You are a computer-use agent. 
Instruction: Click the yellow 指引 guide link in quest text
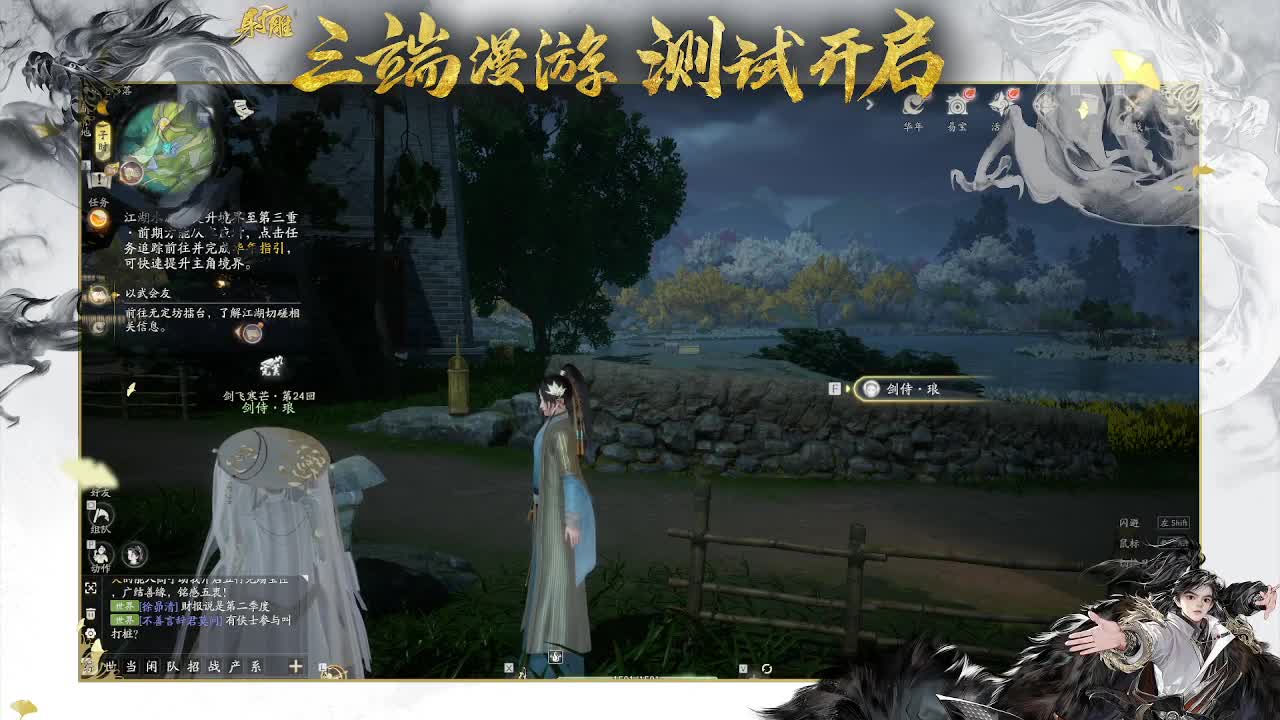[271, 248]
